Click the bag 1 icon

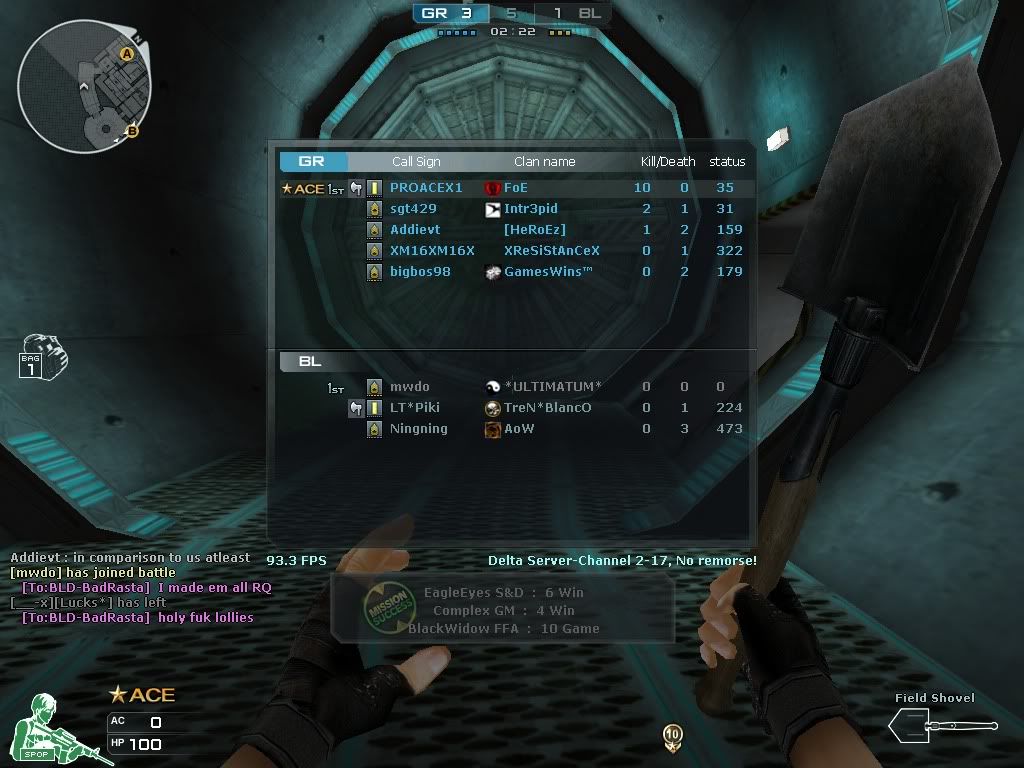point(41,357)
